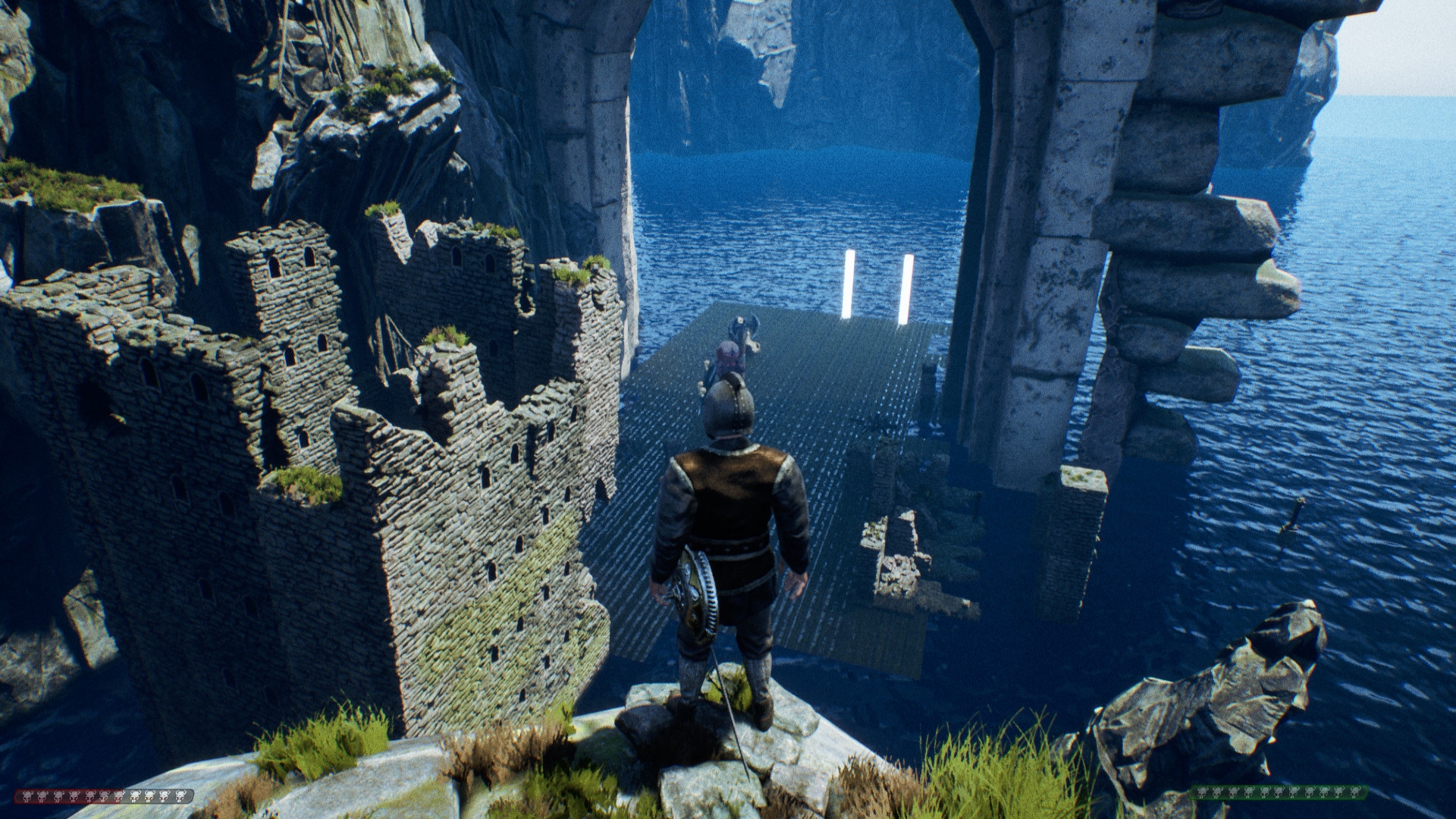1456x819 pixels.
Task: Click the first skull icon on red bar
Action: pyautogui.click(x=27, y=796)
